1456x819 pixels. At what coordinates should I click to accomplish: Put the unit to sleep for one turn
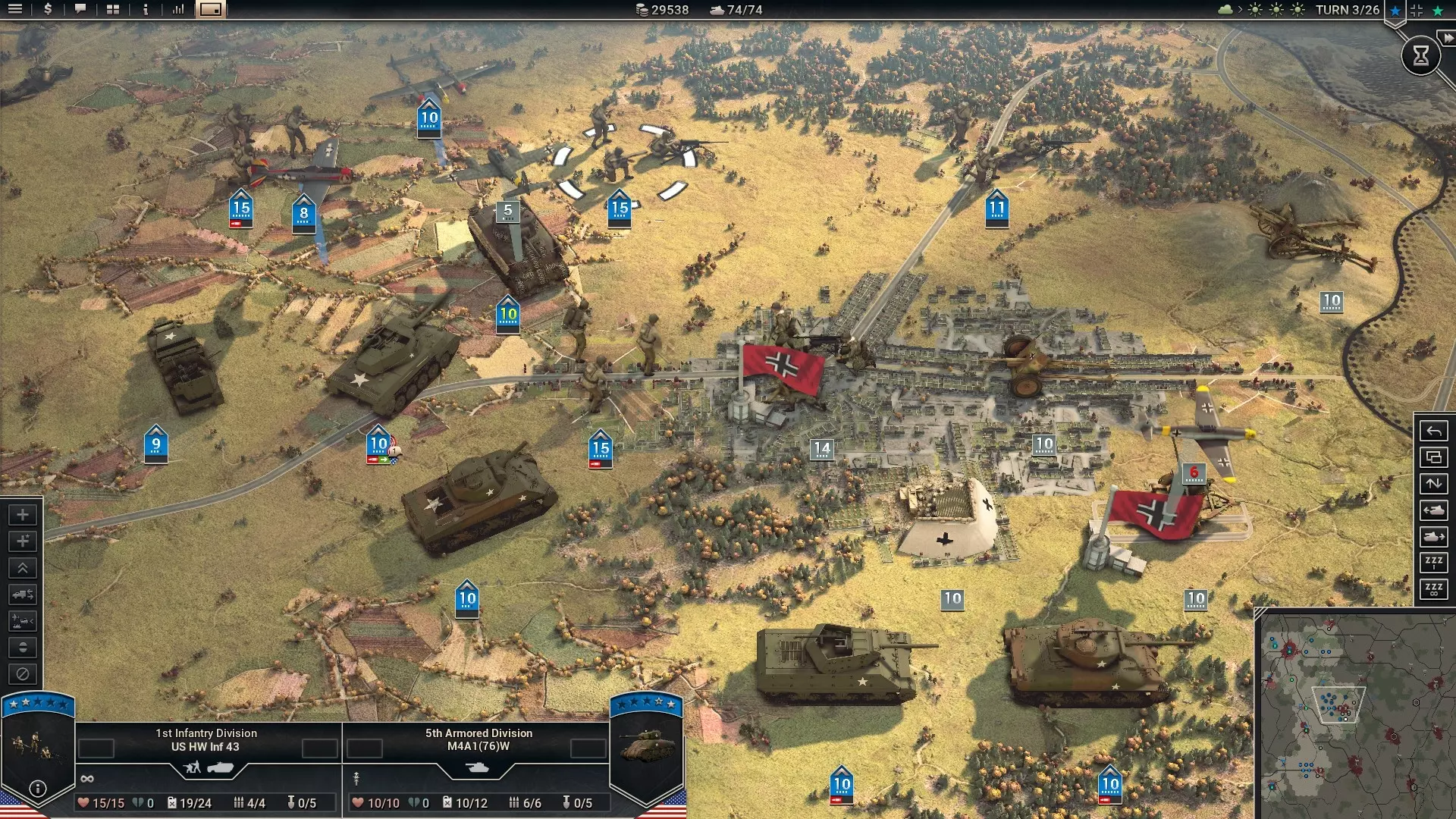click(x=1433, y=562)
